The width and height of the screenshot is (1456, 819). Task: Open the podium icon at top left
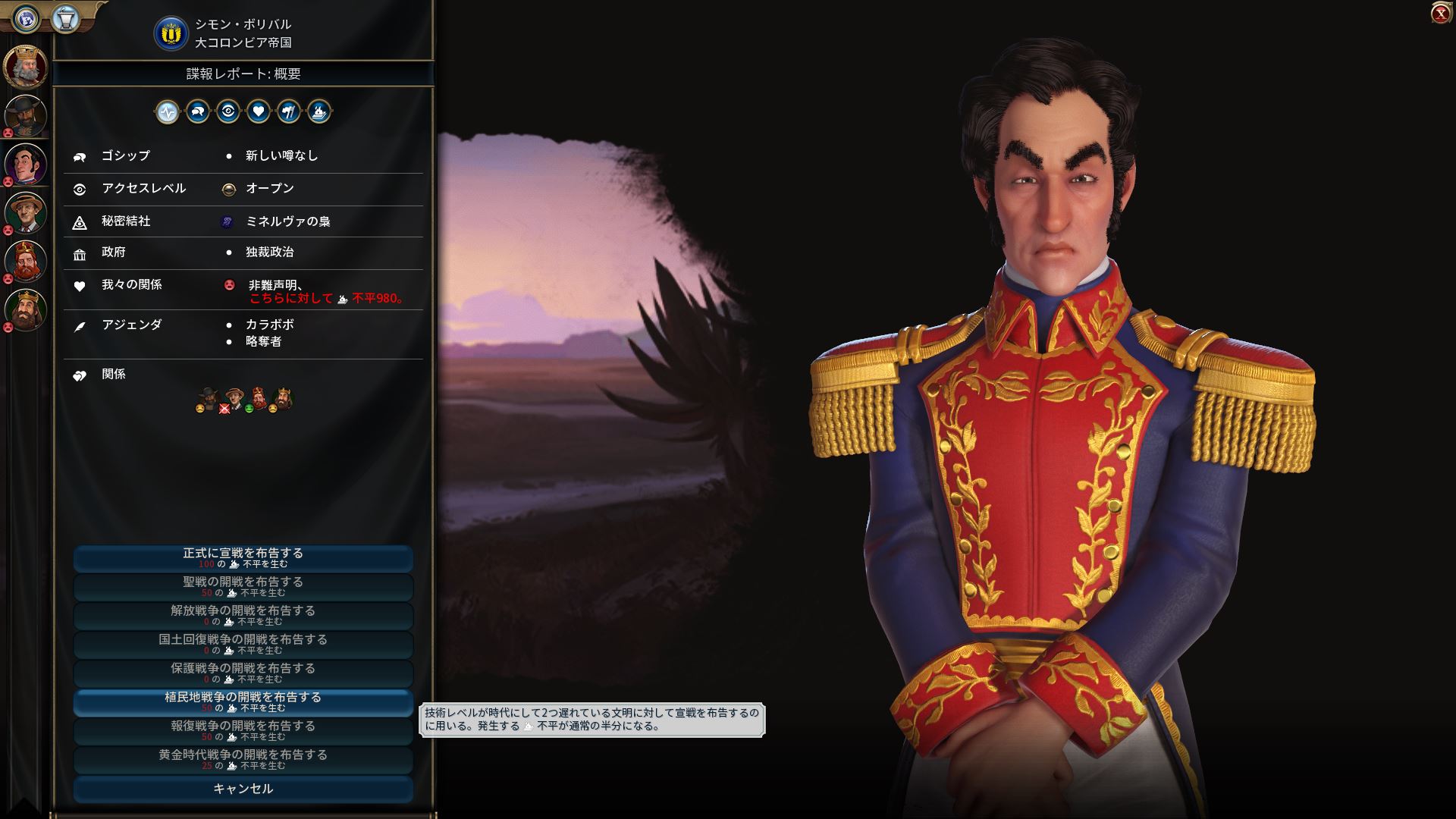[65, 17]
